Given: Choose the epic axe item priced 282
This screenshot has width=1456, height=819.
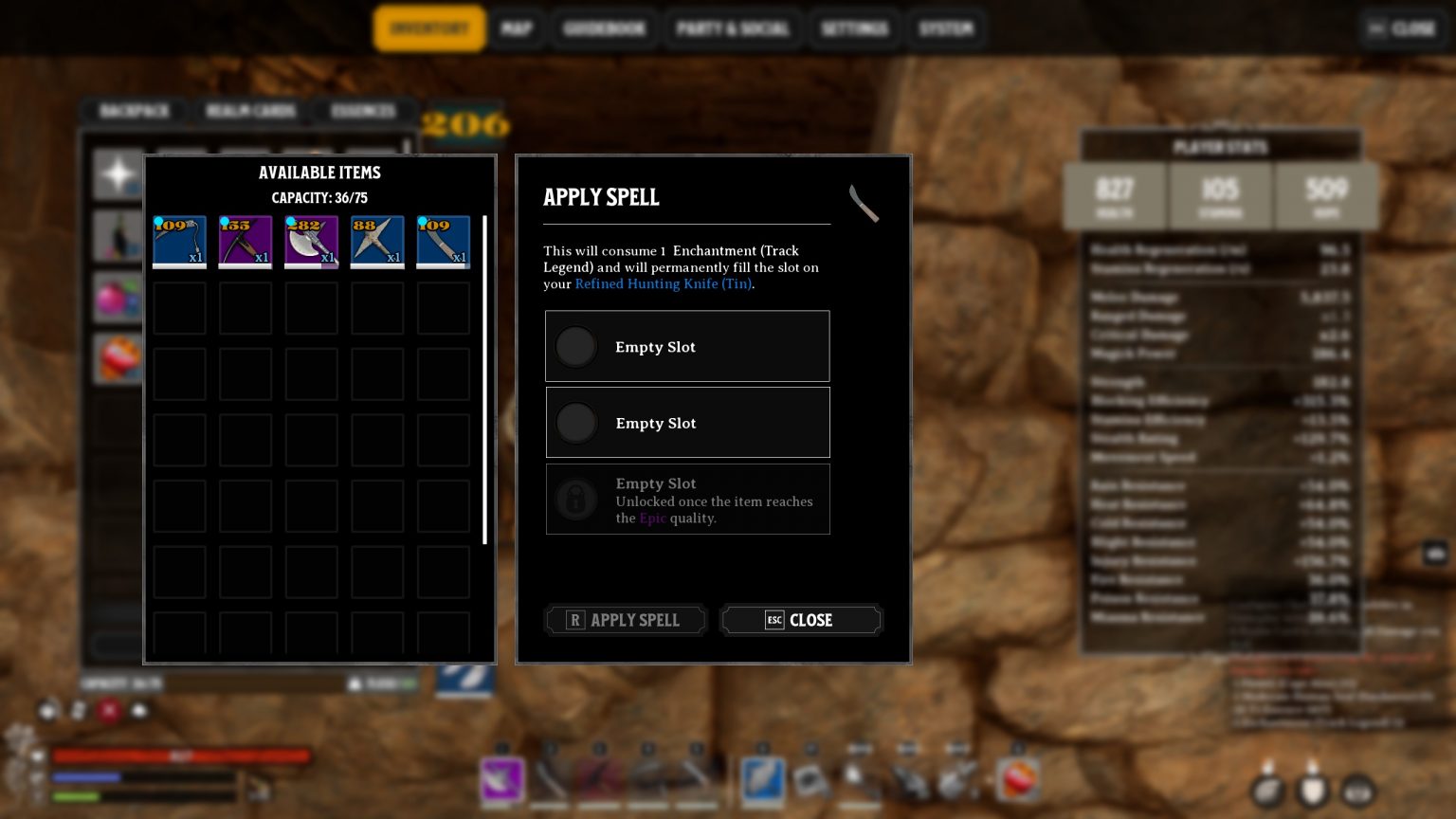Looking at the screenshot, I should tap(311, 242).
